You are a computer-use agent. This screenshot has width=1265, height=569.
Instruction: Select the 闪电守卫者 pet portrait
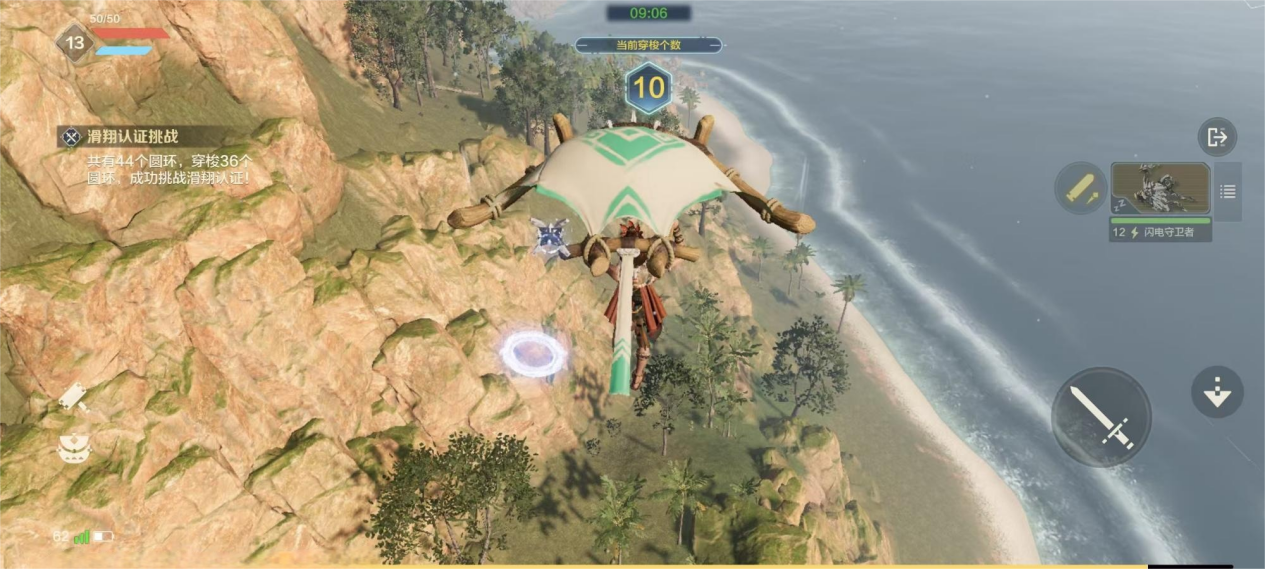1160,190
